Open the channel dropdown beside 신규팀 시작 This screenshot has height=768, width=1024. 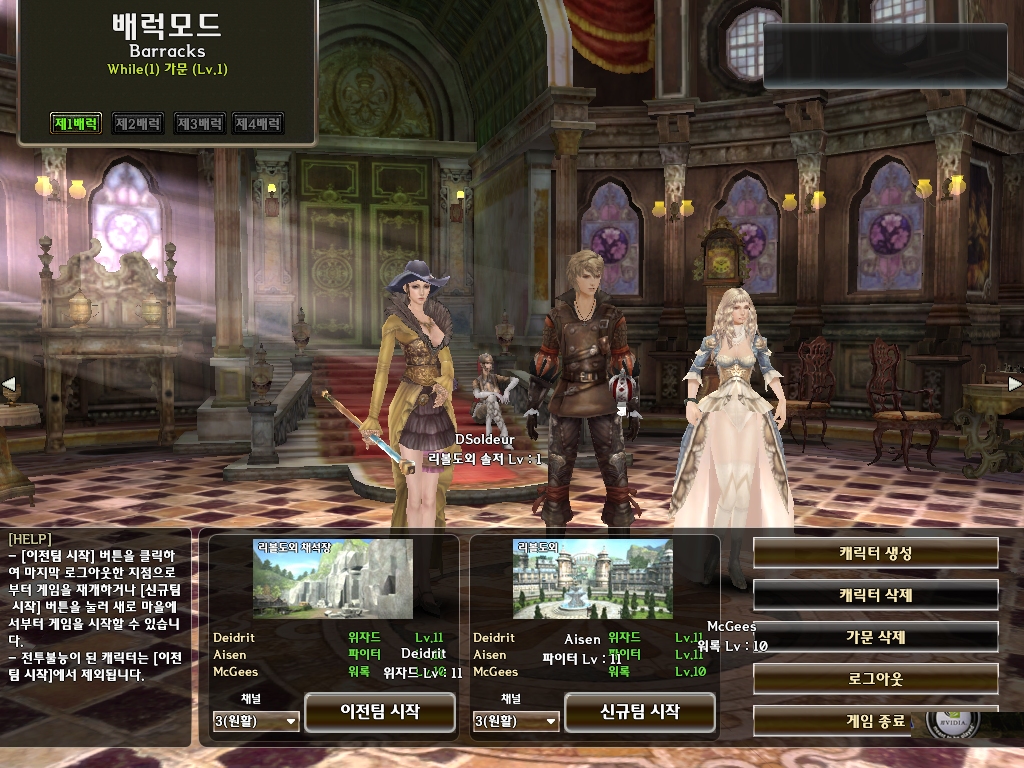[516, 720]
